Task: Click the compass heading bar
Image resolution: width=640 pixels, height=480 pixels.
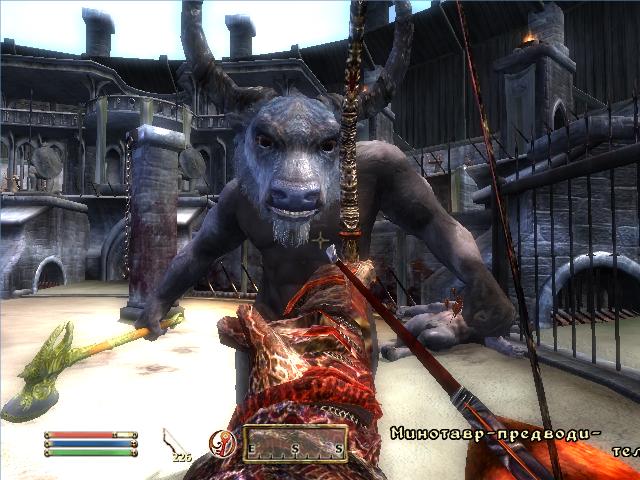Action: click(x=295, y=444)
